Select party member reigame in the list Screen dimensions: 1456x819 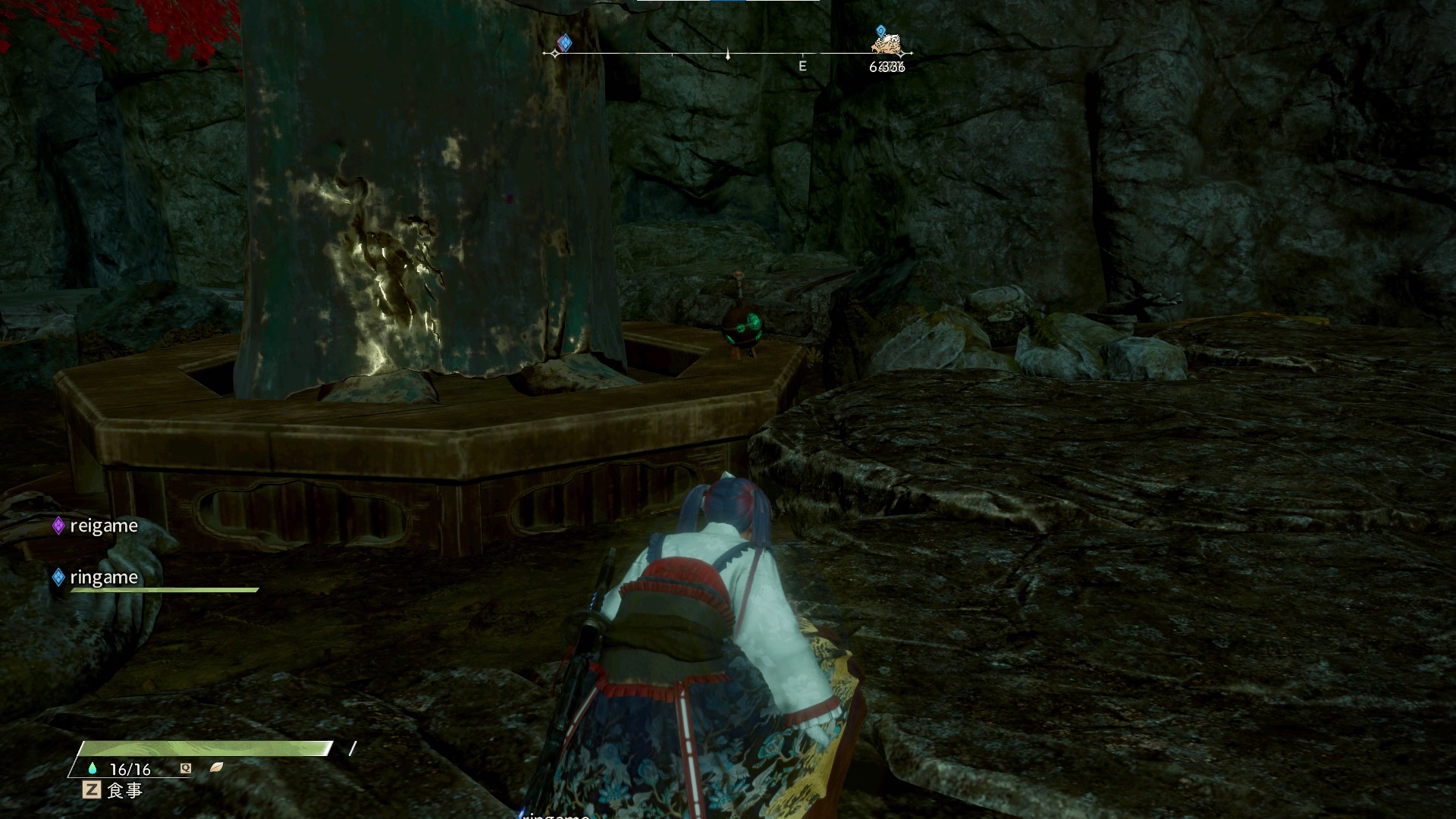[103, 526]
